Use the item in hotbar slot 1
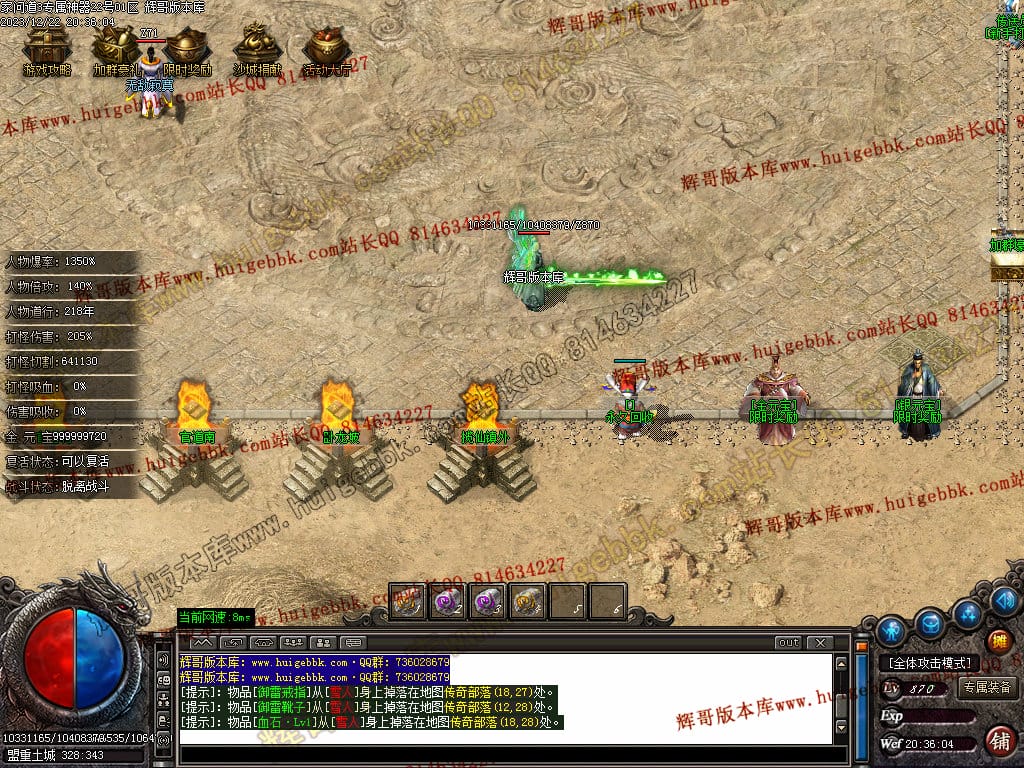 tap(407, 601)
